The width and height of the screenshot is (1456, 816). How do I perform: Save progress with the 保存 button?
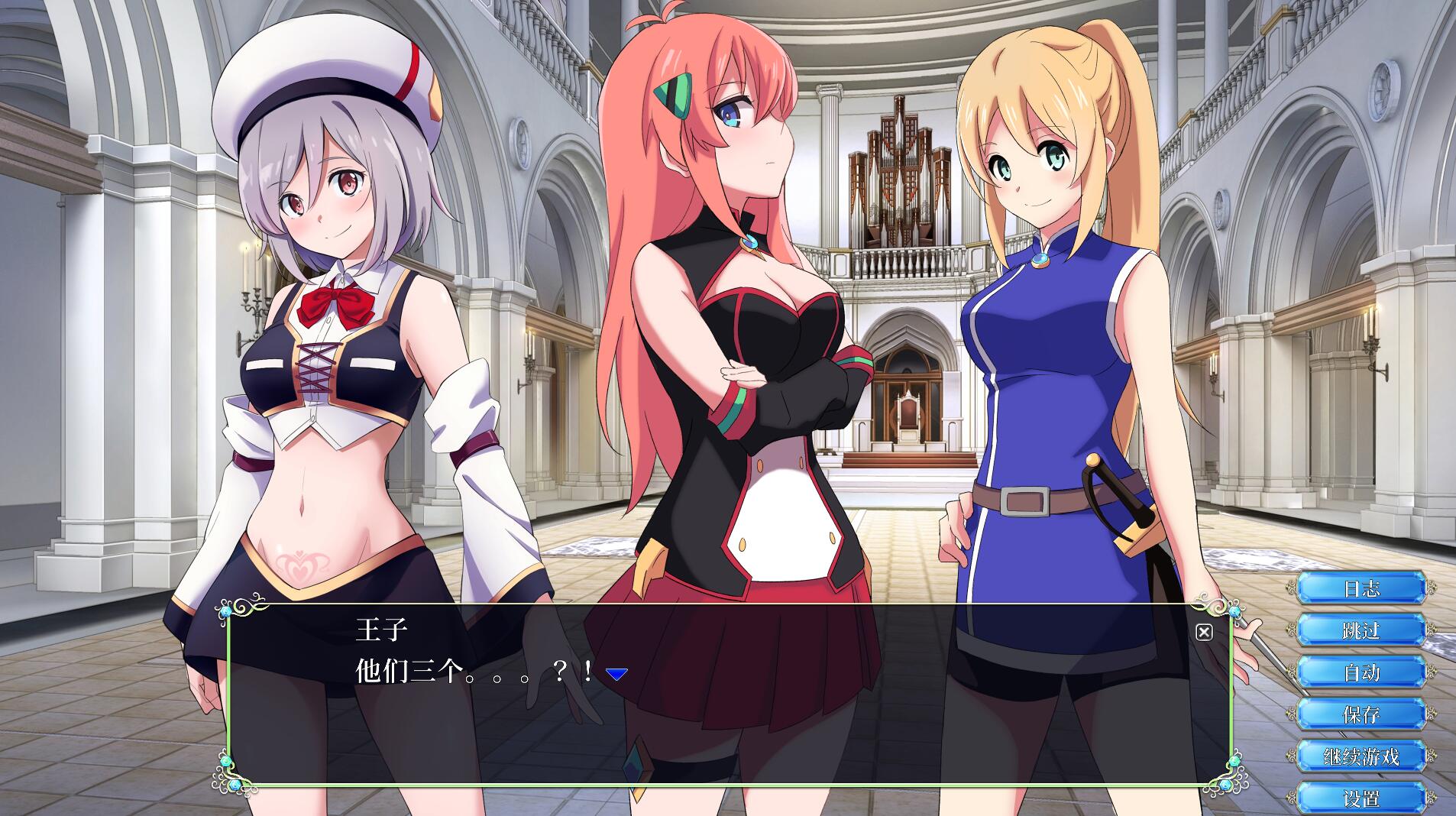[x=1361, y=714]
